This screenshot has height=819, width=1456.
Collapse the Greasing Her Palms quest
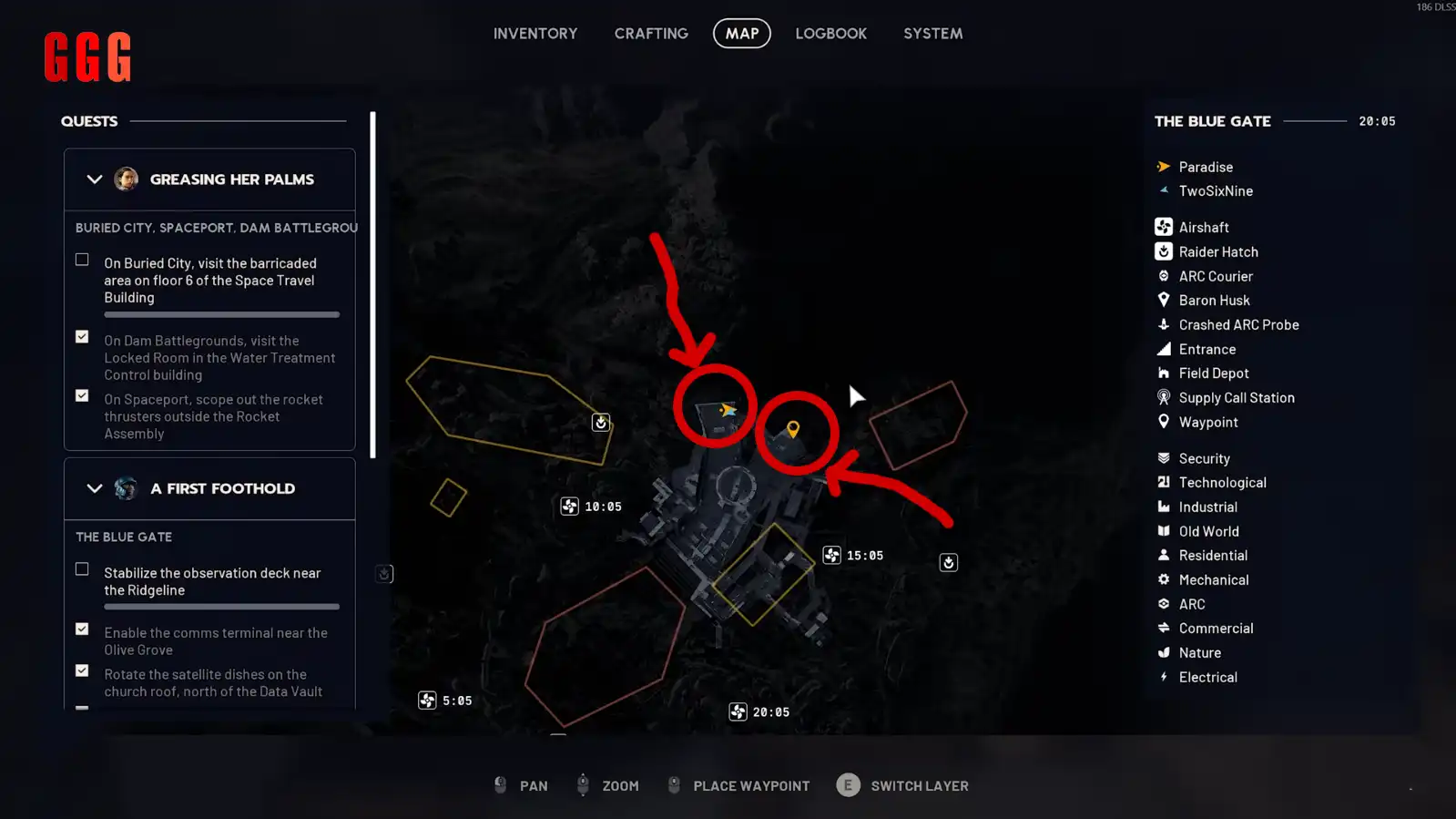pos(94,179)
